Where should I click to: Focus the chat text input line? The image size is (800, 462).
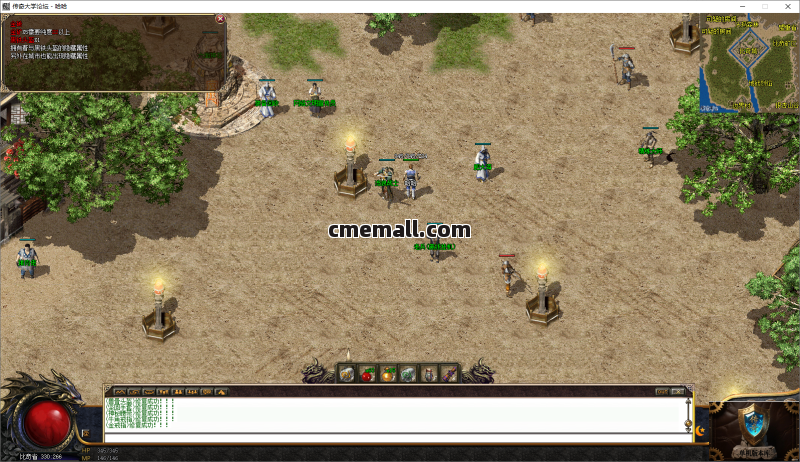click(x=390, y=435)
